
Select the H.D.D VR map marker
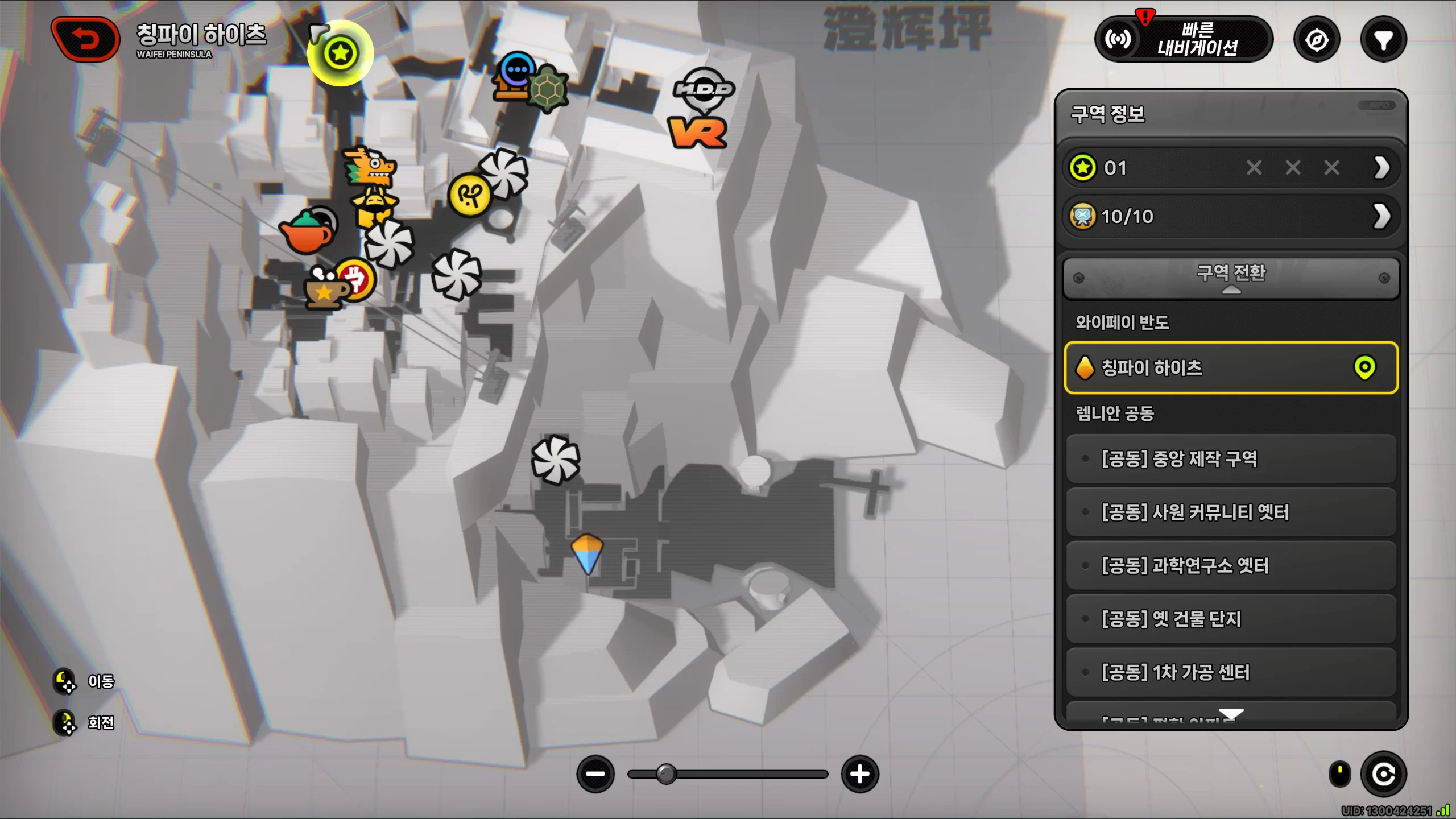click(x=701, y=109)
